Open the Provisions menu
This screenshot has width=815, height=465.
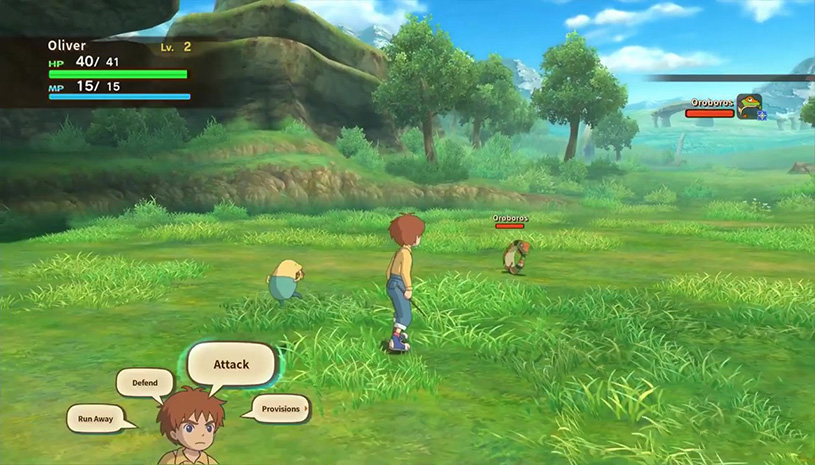pos(279,408)
